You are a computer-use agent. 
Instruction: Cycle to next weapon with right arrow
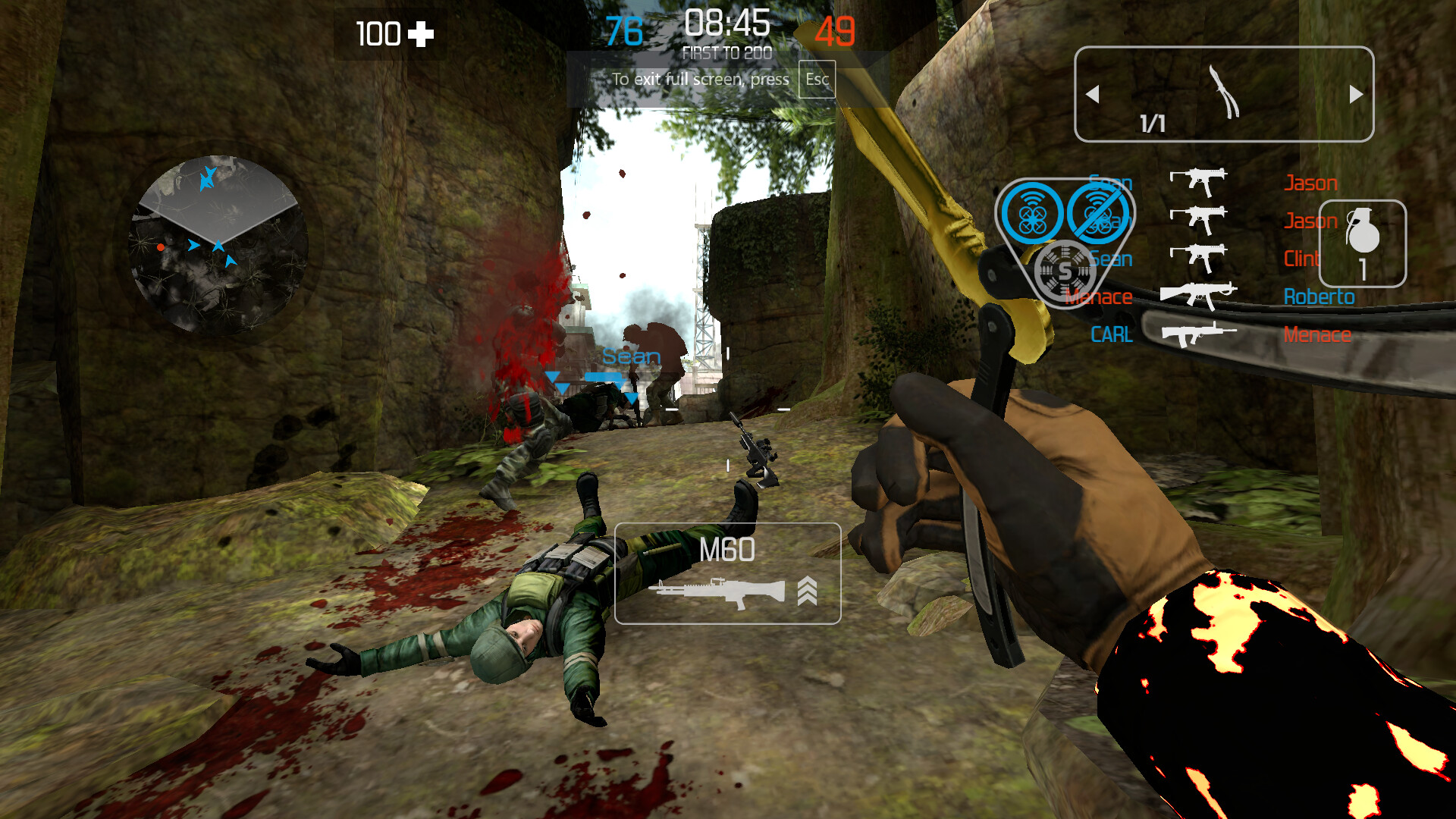pos(1356,93)
